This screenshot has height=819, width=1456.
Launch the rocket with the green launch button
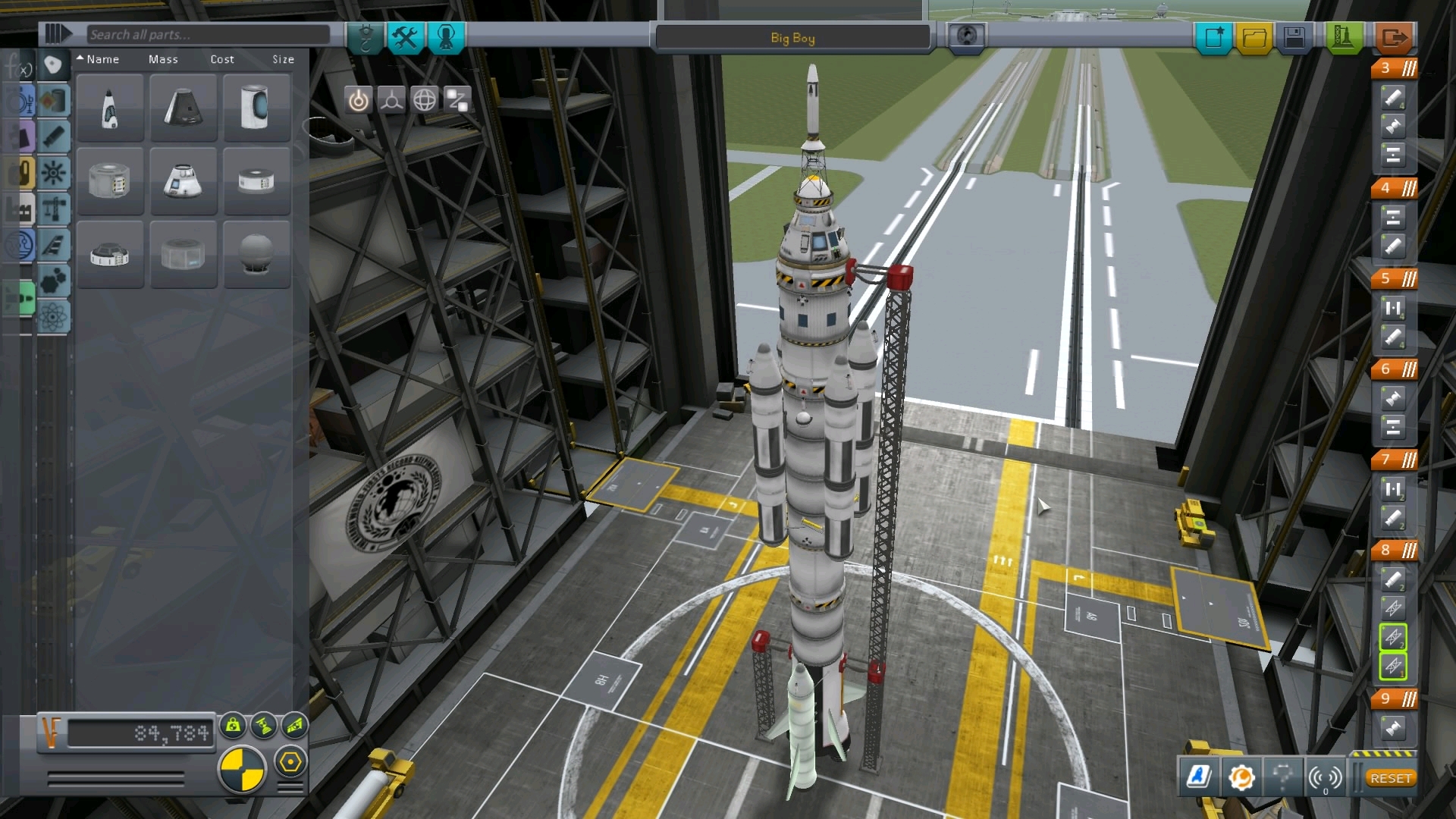coord(1342,35)
